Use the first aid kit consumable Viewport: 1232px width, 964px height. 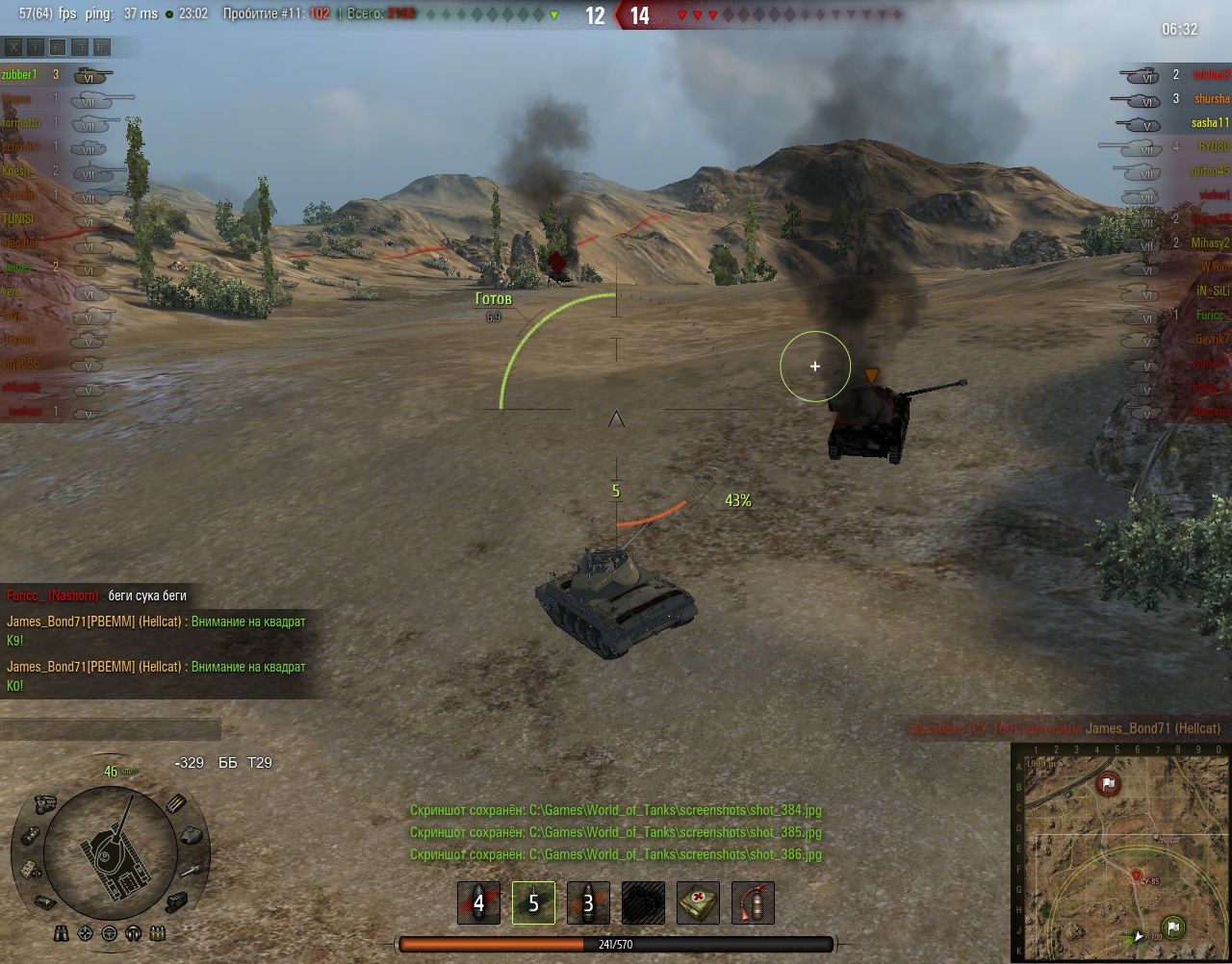coord(698,902)
